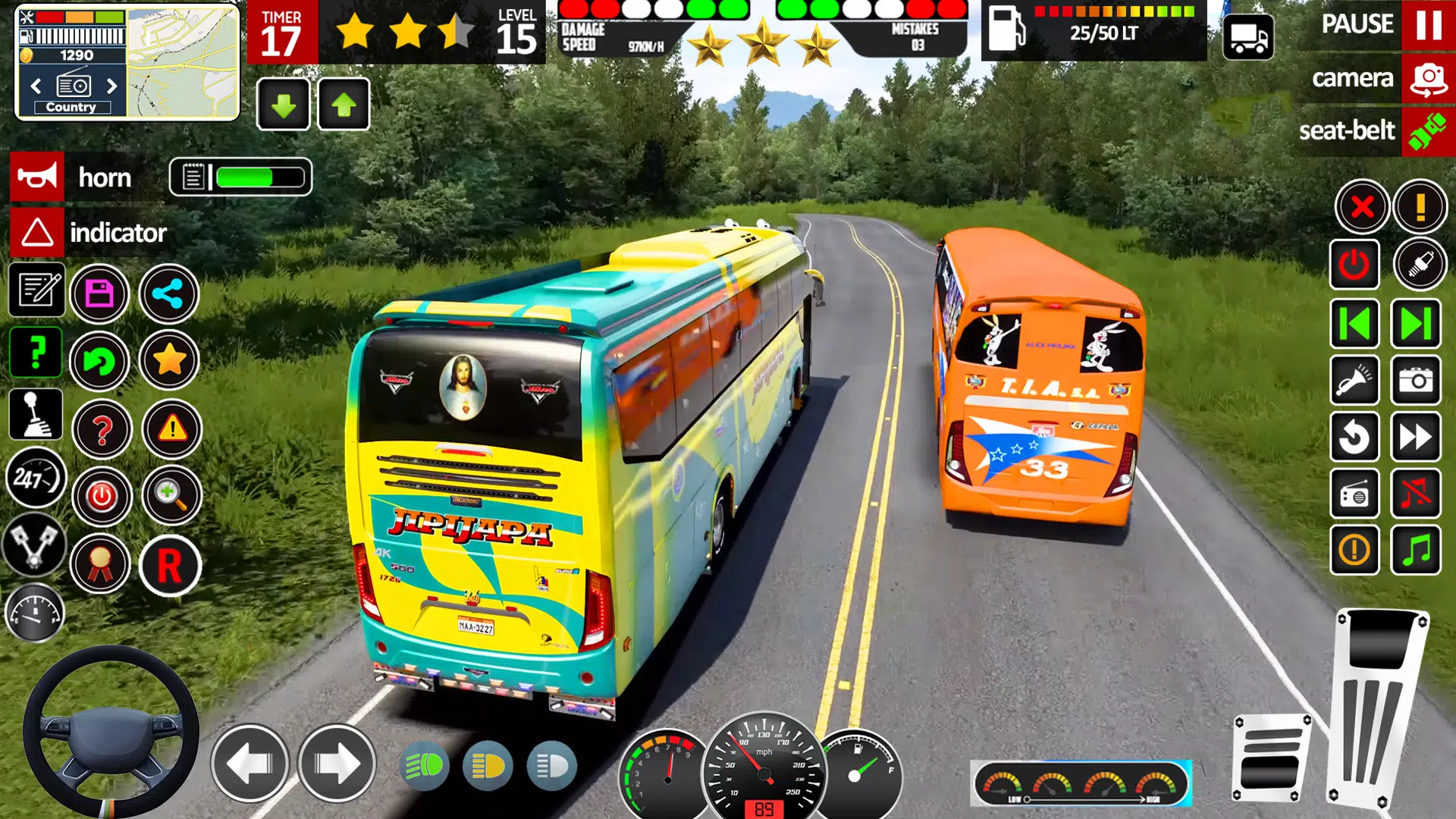Open the blue share icon
The image size is (1456, 819).
pyautogui.click(x=168, y=293)
